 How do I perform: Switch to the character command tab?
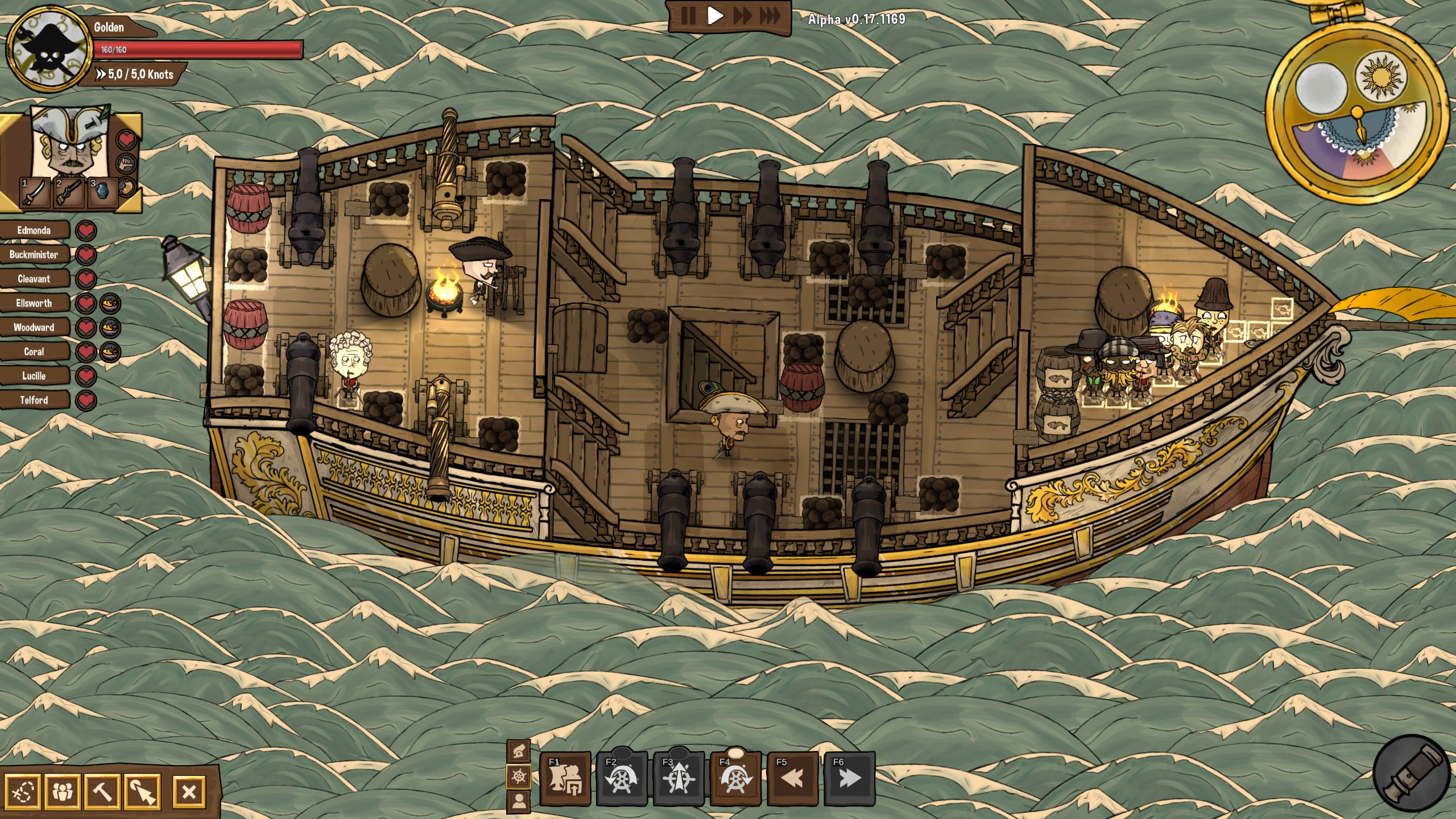[x=519, y=801]
